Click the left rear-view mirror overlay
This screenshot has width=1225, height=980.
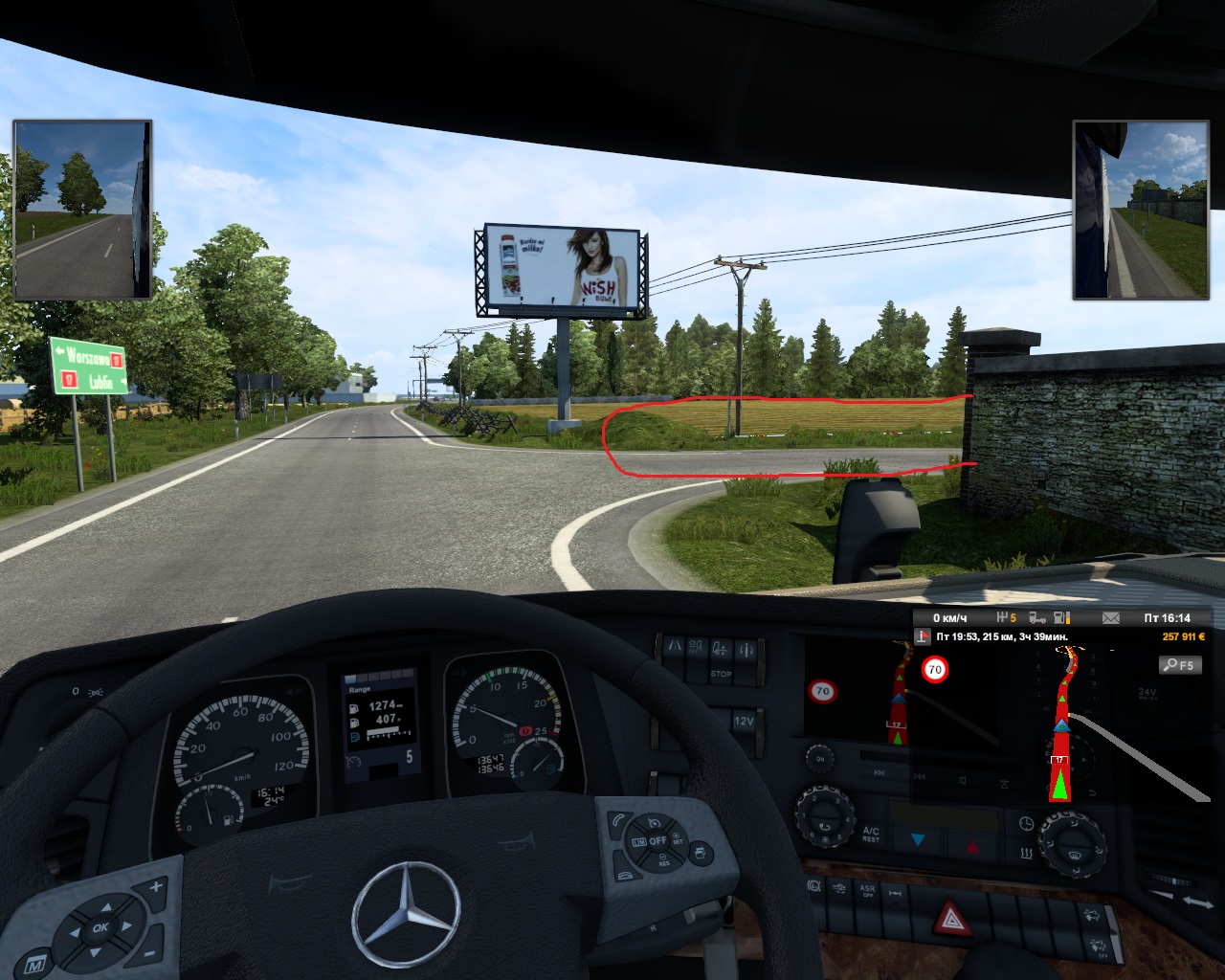[x=82, y=209]
